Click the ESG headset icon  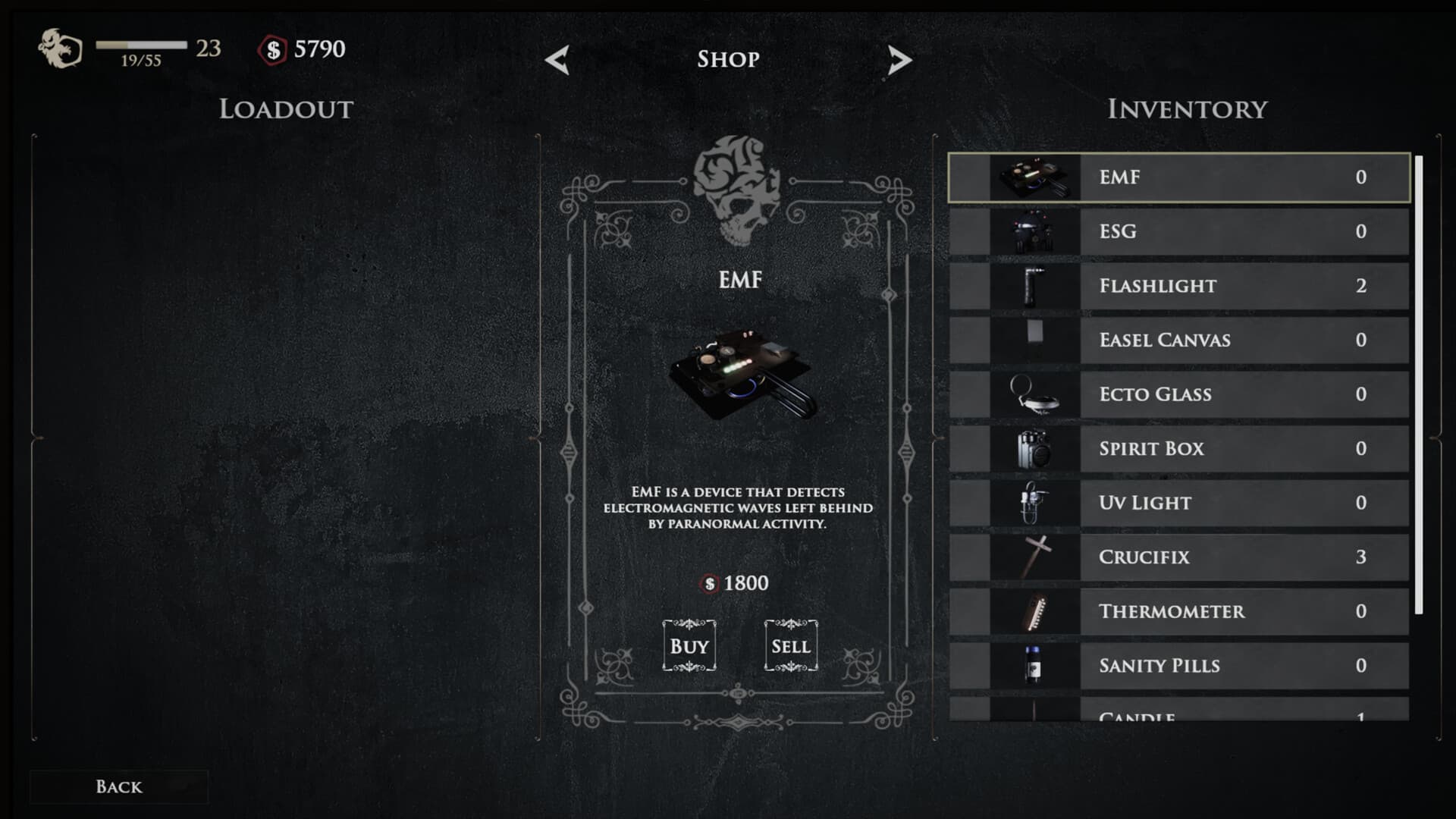click(1033, 231)
